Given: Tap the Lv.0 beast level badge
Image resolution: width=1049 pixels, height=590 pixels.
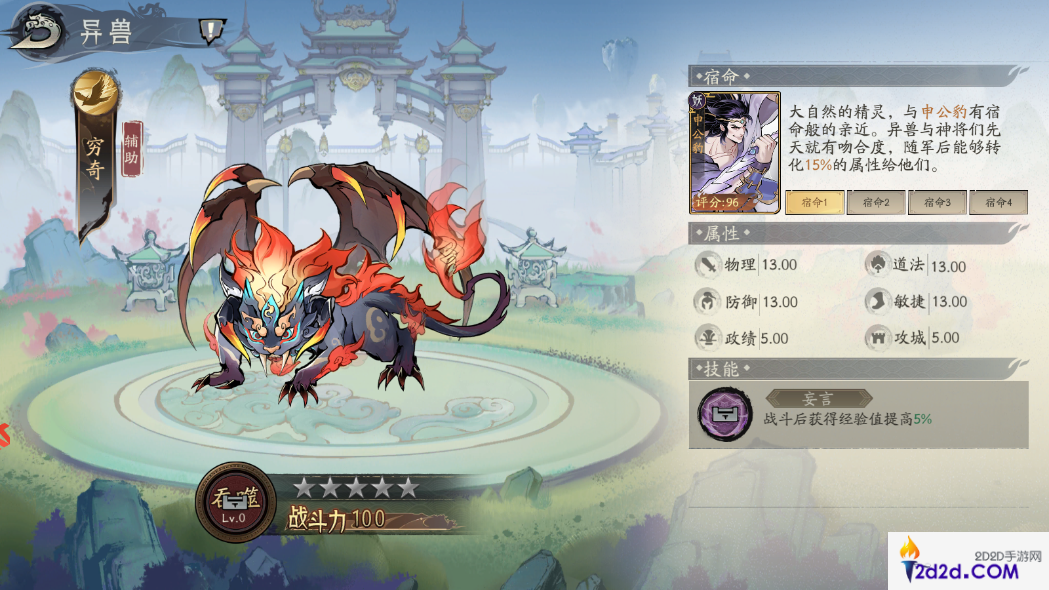Looking at the screenshot, I should point(235,503).
